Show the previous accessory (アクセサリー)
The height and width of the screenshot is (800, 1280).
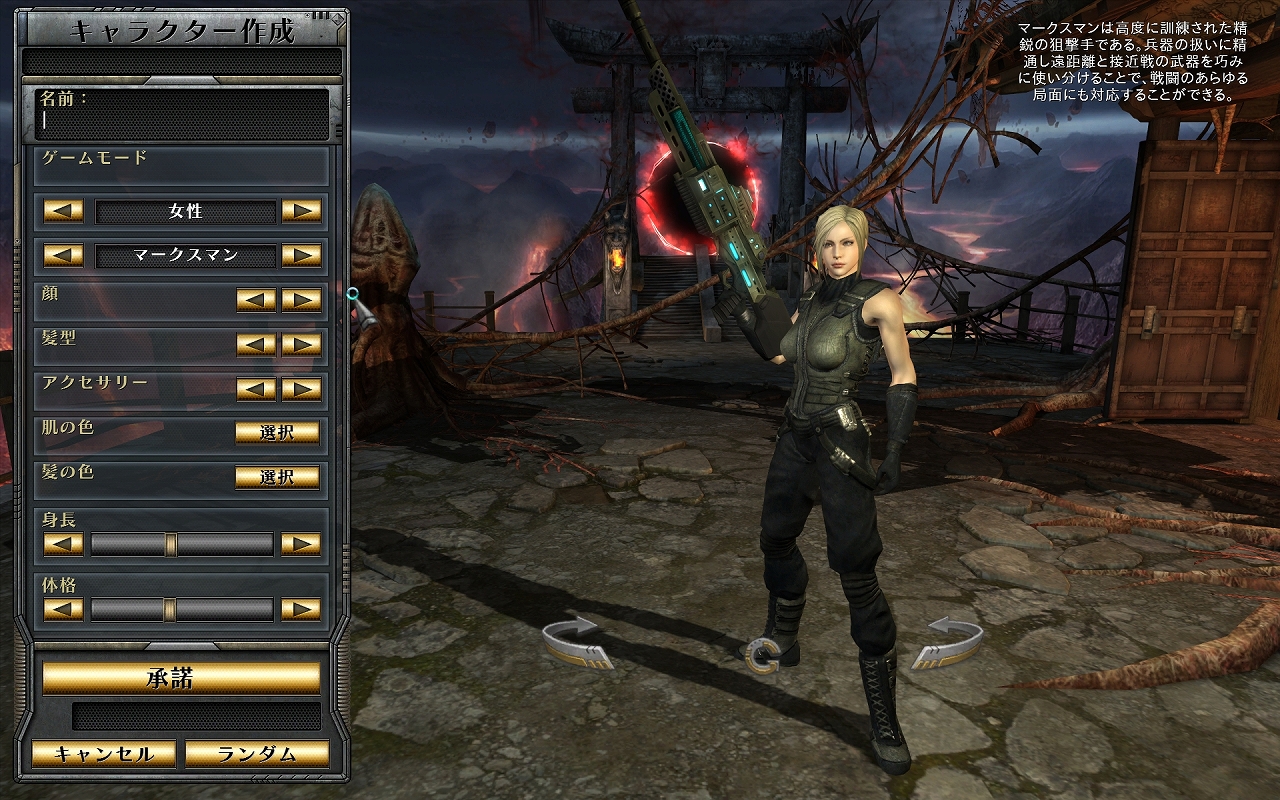pos(256,389)
